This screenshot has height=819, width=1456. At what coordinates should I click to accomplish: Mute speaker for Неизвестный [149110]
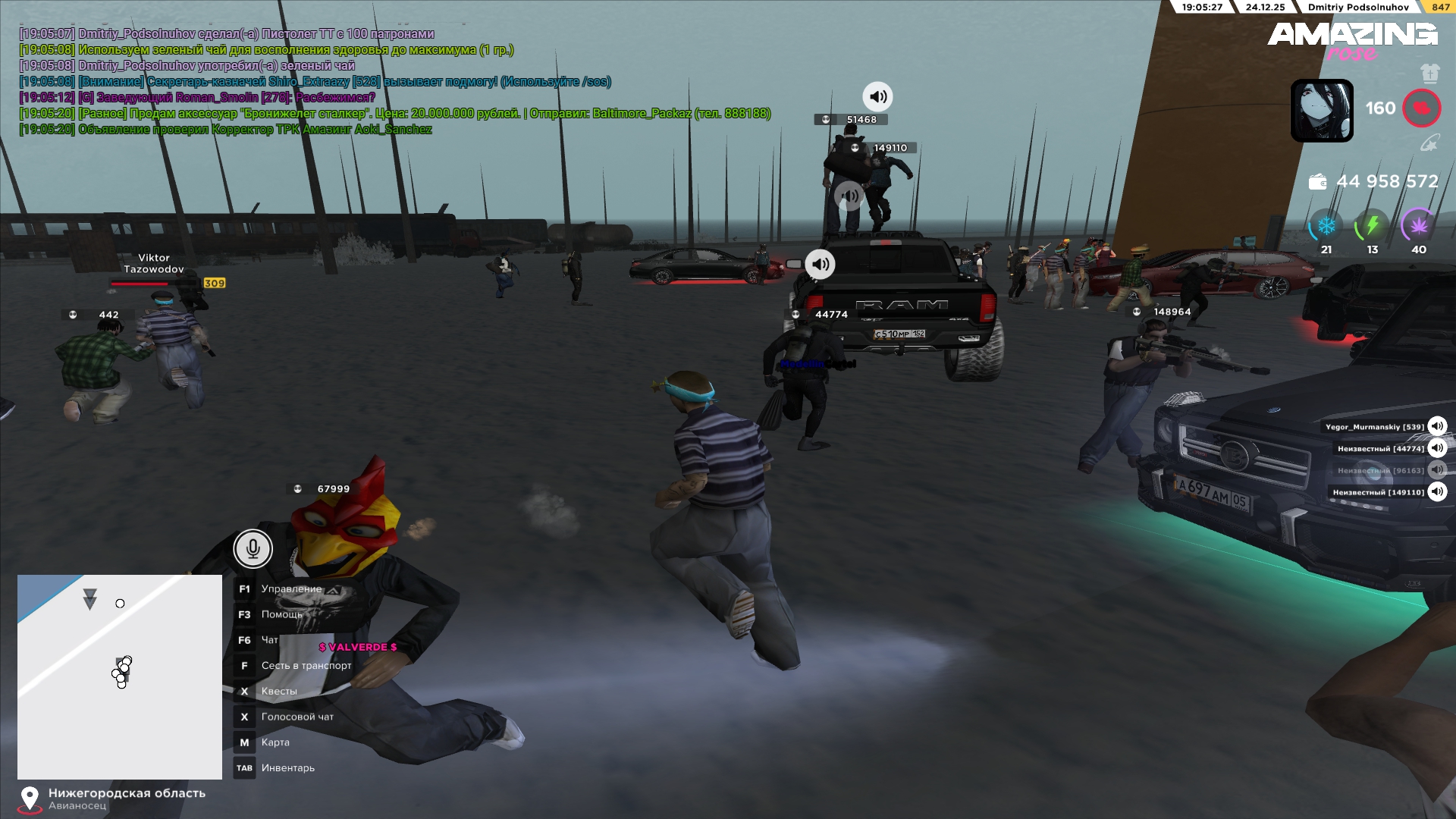(1437, 491)
